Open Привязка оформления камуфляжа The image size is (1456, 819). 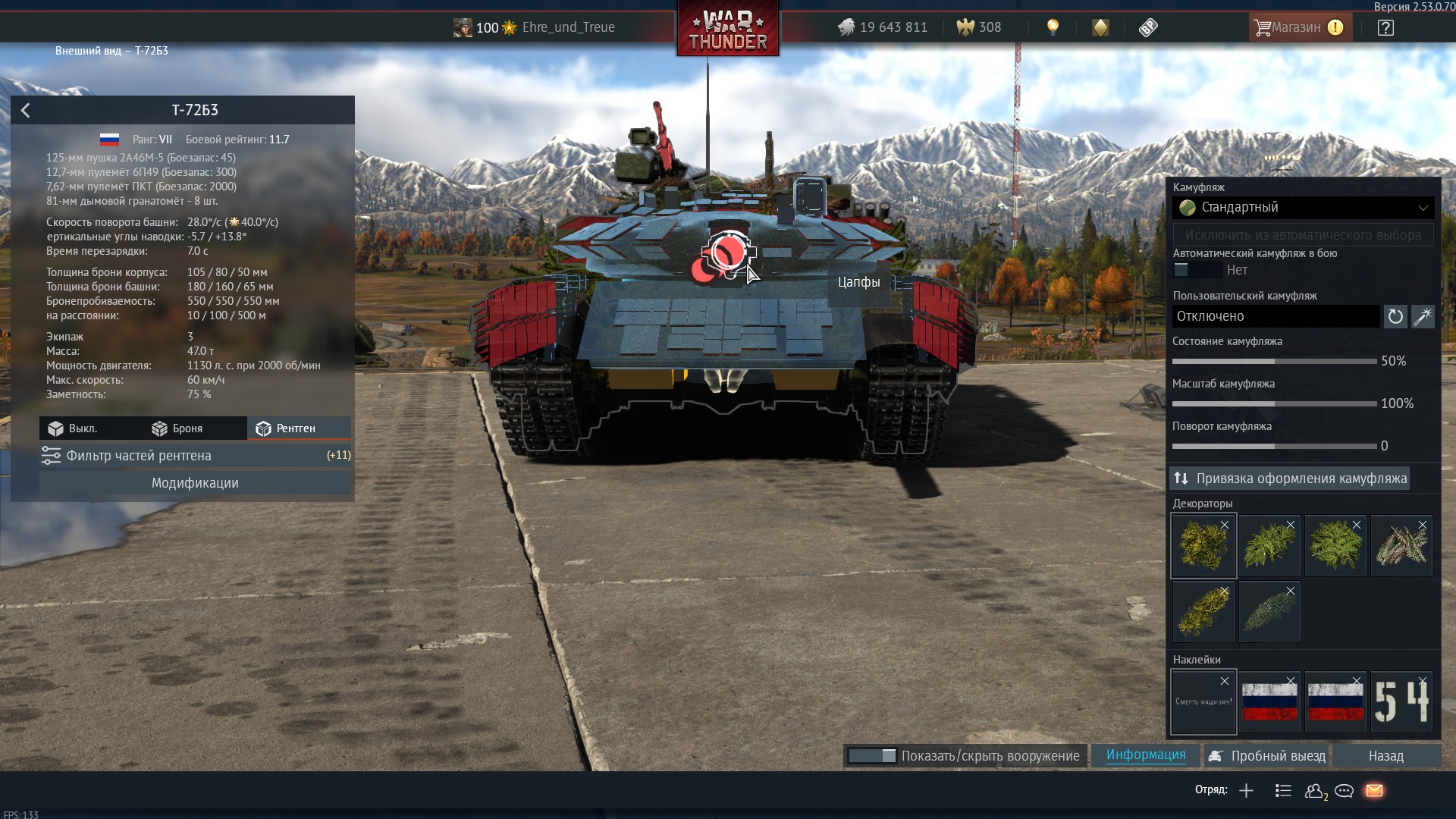click(x=1289, y=479)
